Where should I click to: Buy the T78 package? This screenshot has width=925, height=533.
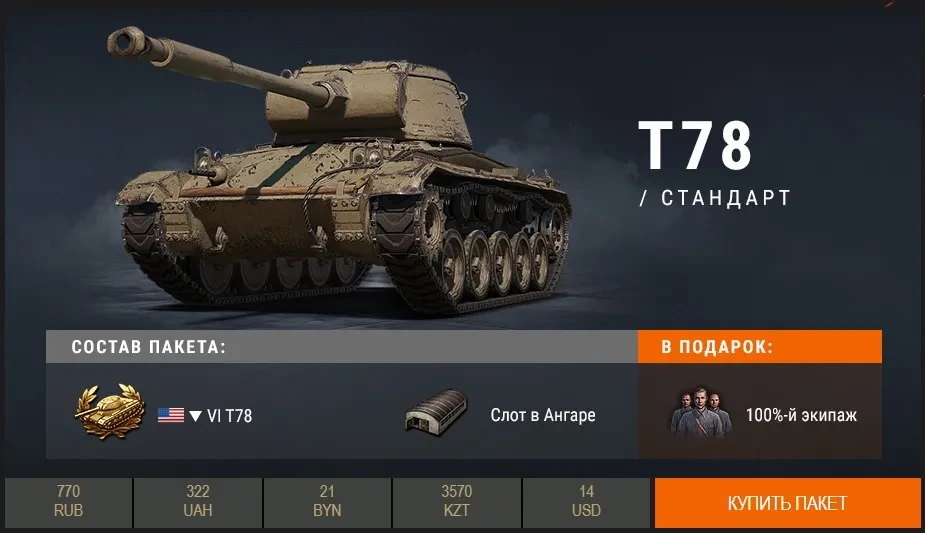pos(787,502)
